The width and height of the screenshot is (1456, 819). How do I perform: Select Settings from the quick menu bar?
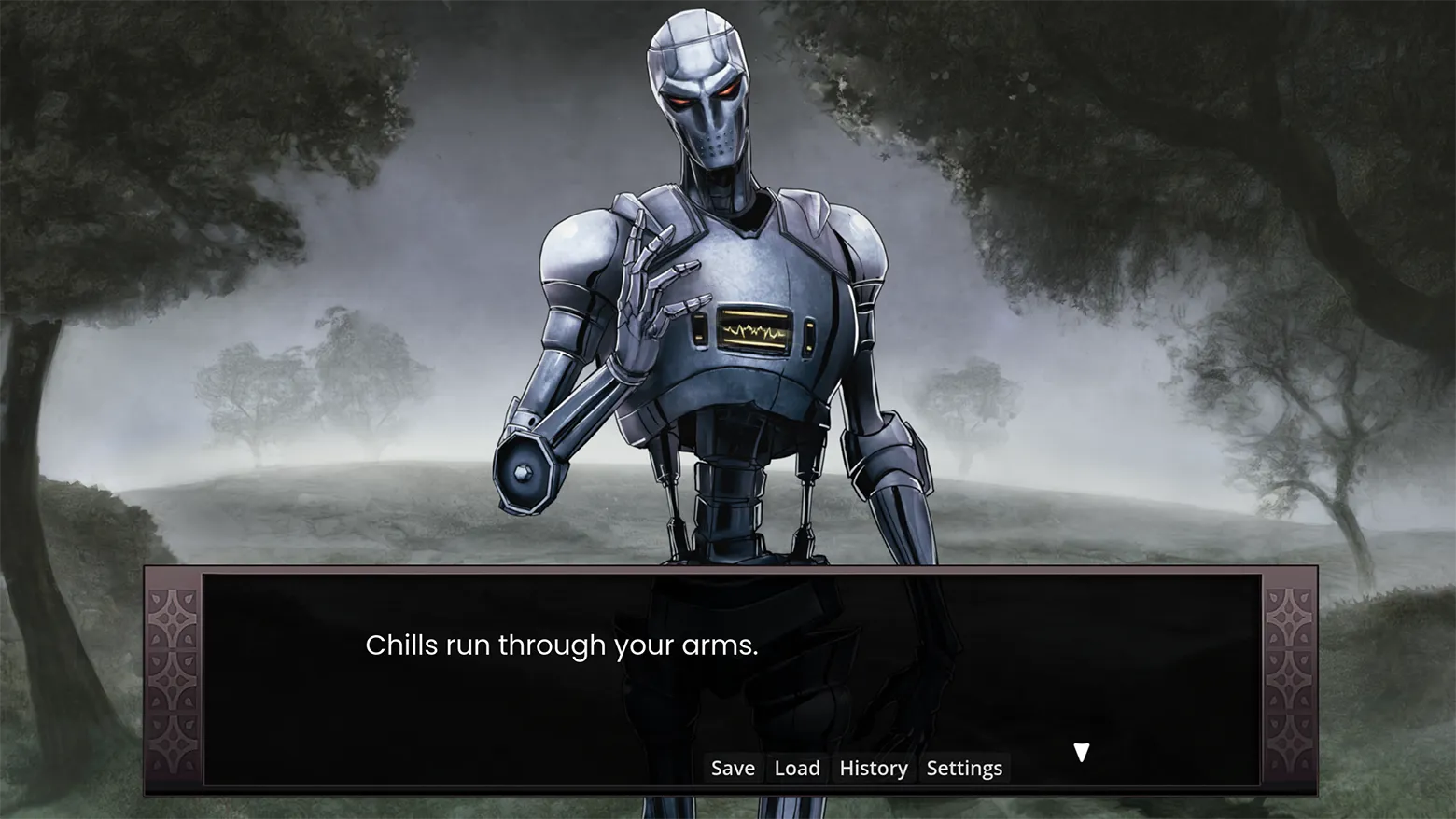(963, 768)
